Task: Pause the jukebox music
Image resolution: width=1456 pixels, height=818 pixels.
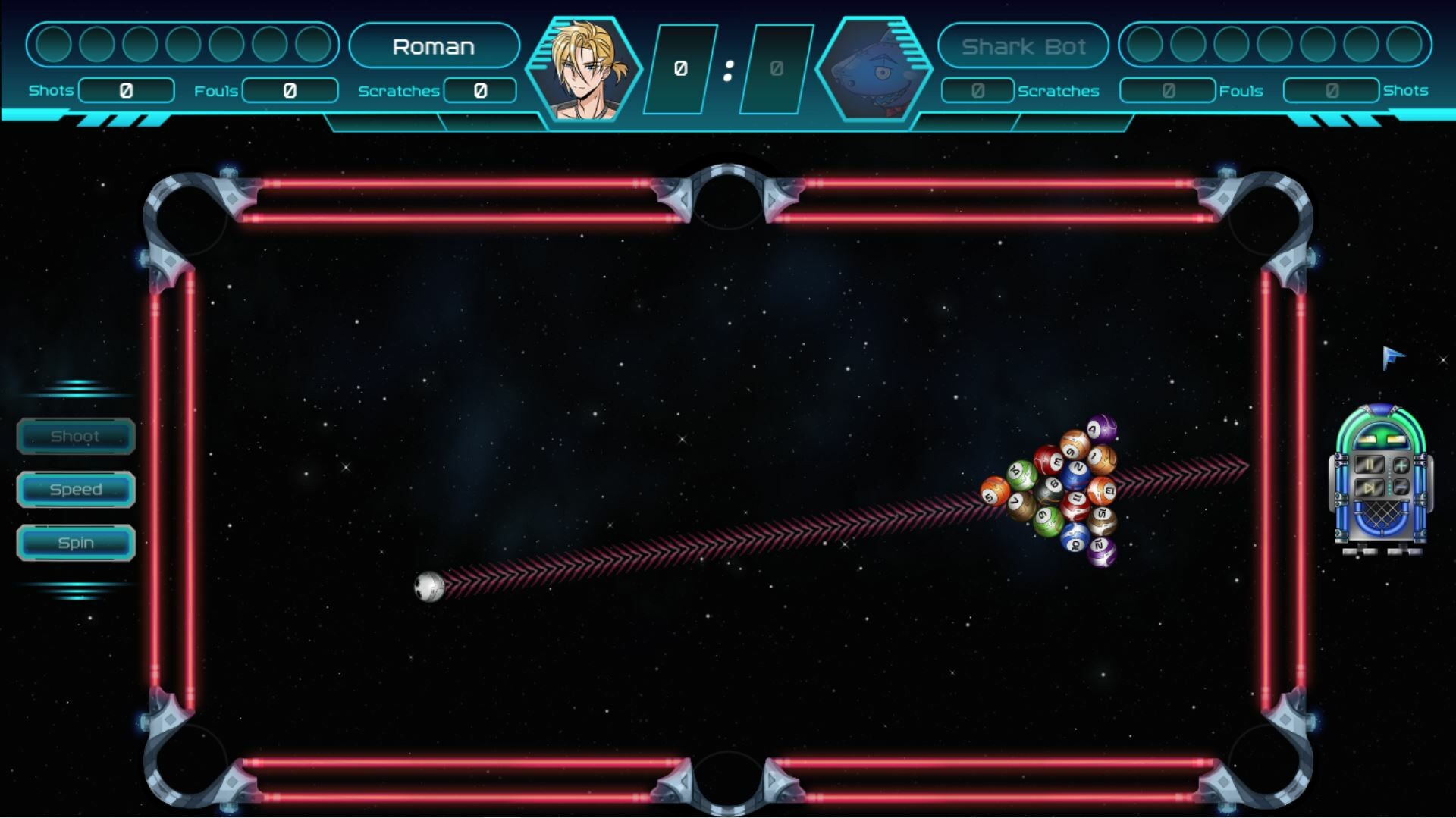Action: [x=1370, y=465]
